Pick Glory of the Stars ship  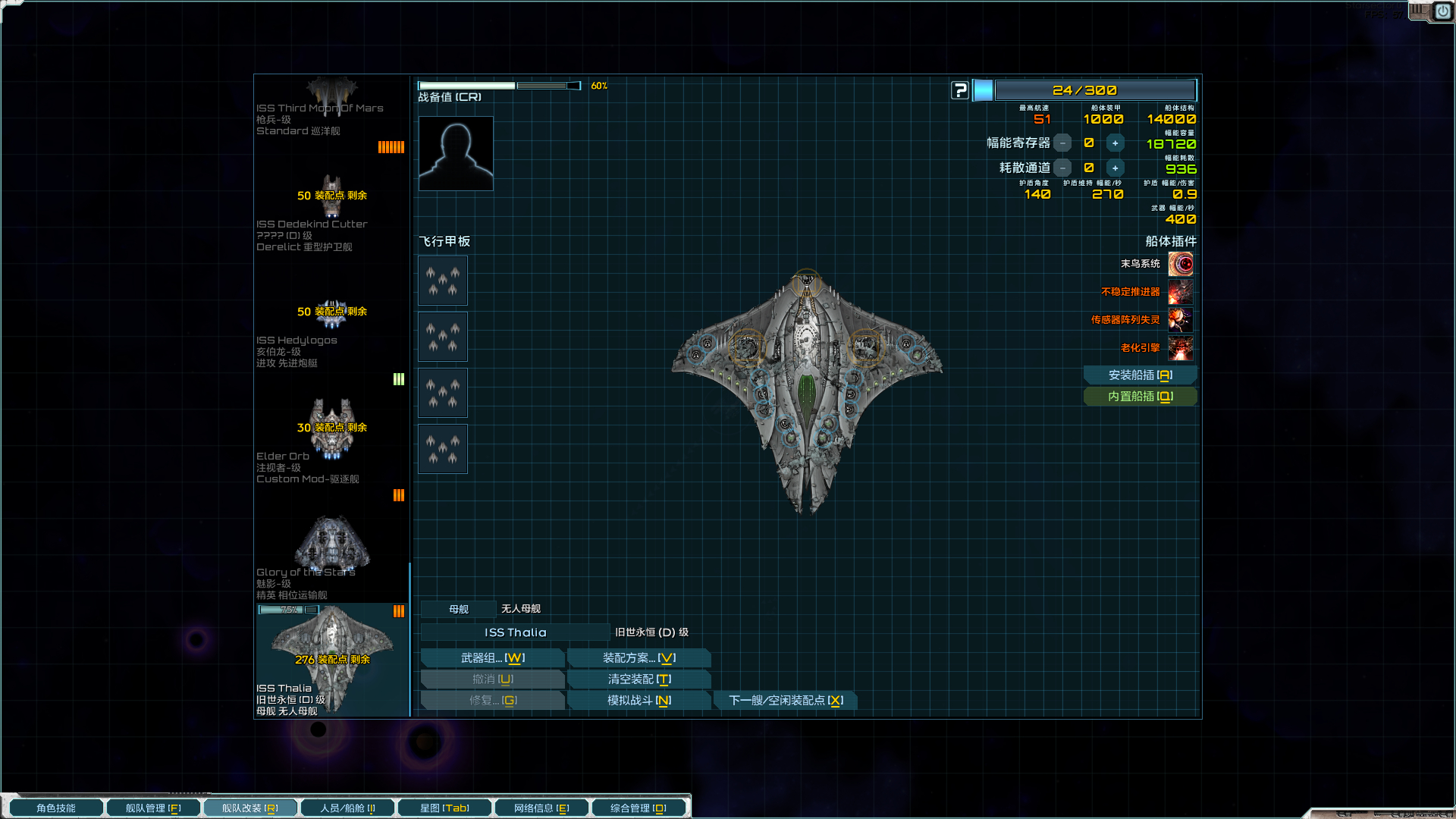point(331,557)
